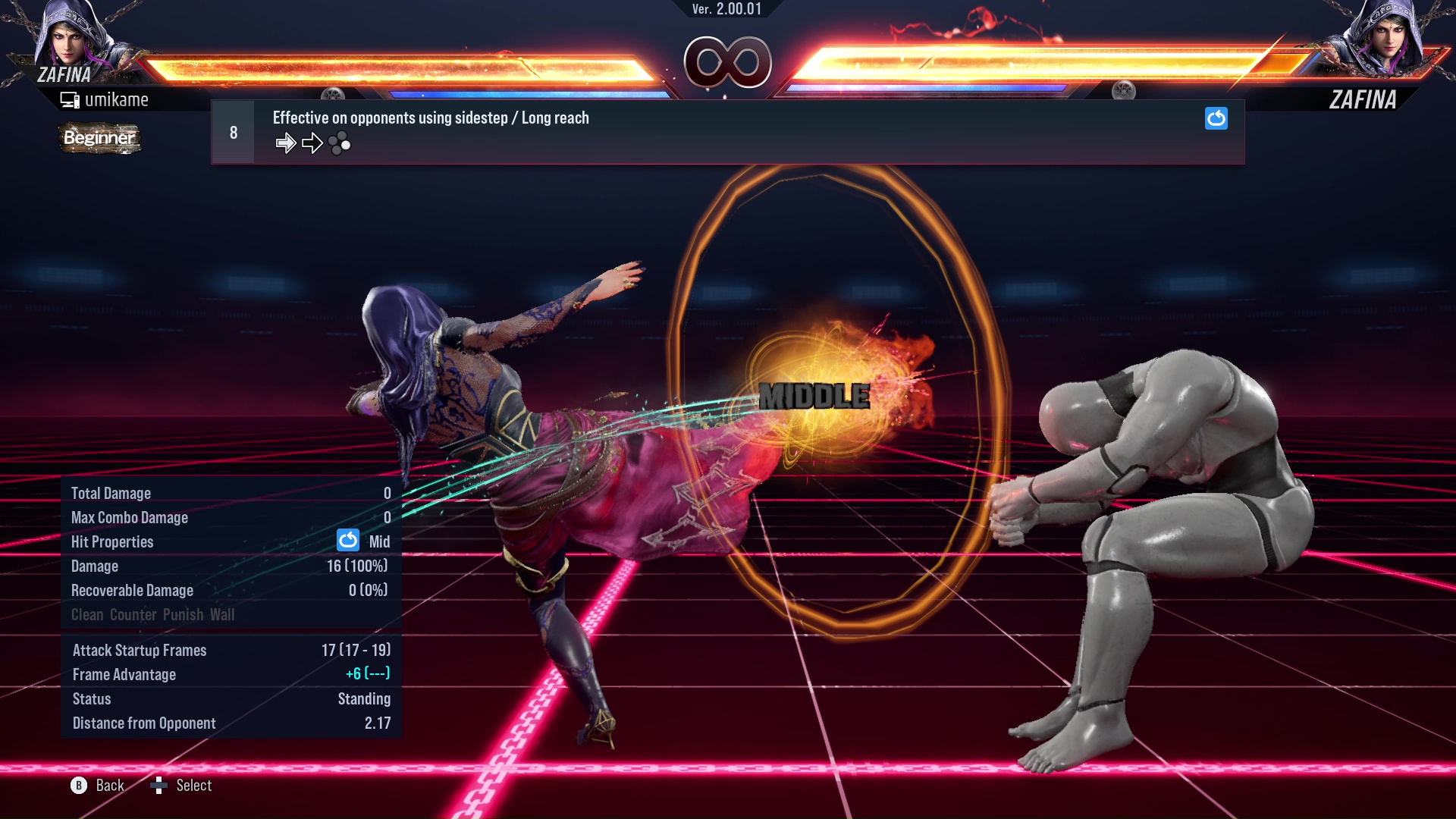Toggle the Wall condition label

(x=224, y=614)
